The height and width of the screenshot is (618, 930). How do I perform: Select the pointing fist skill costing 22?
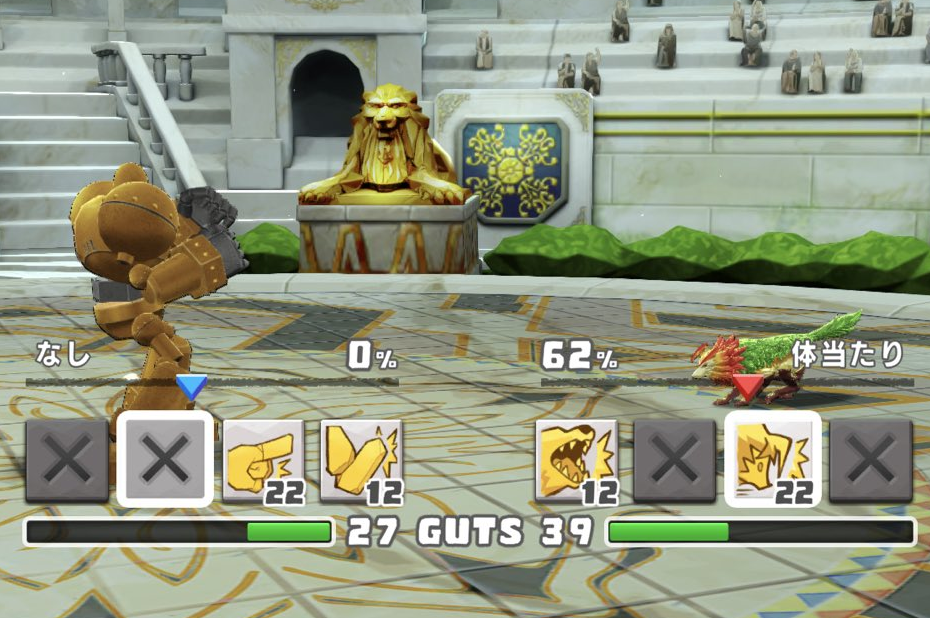pos(263,460)
